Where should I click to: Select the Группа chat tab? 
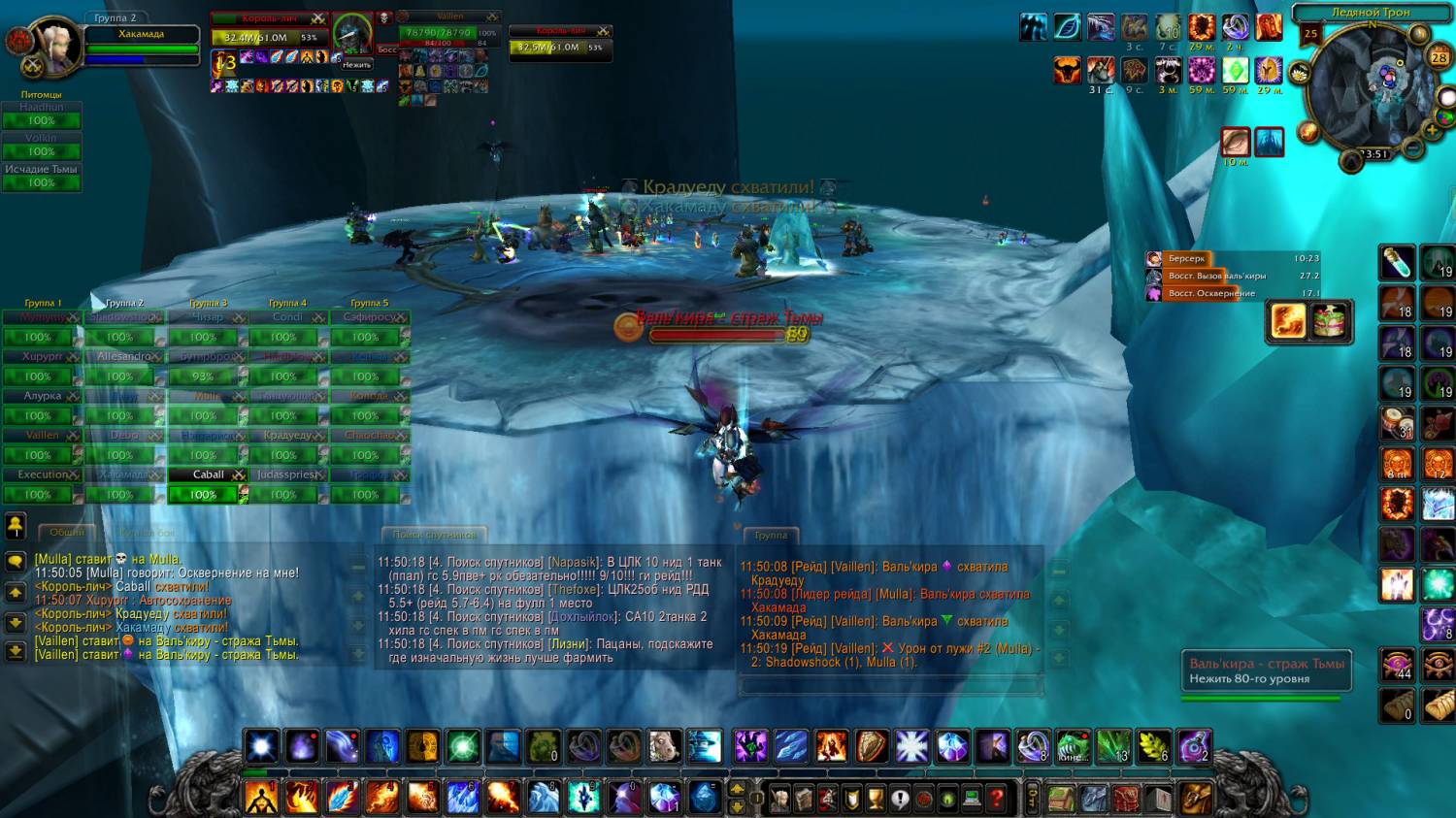(771, 535)
